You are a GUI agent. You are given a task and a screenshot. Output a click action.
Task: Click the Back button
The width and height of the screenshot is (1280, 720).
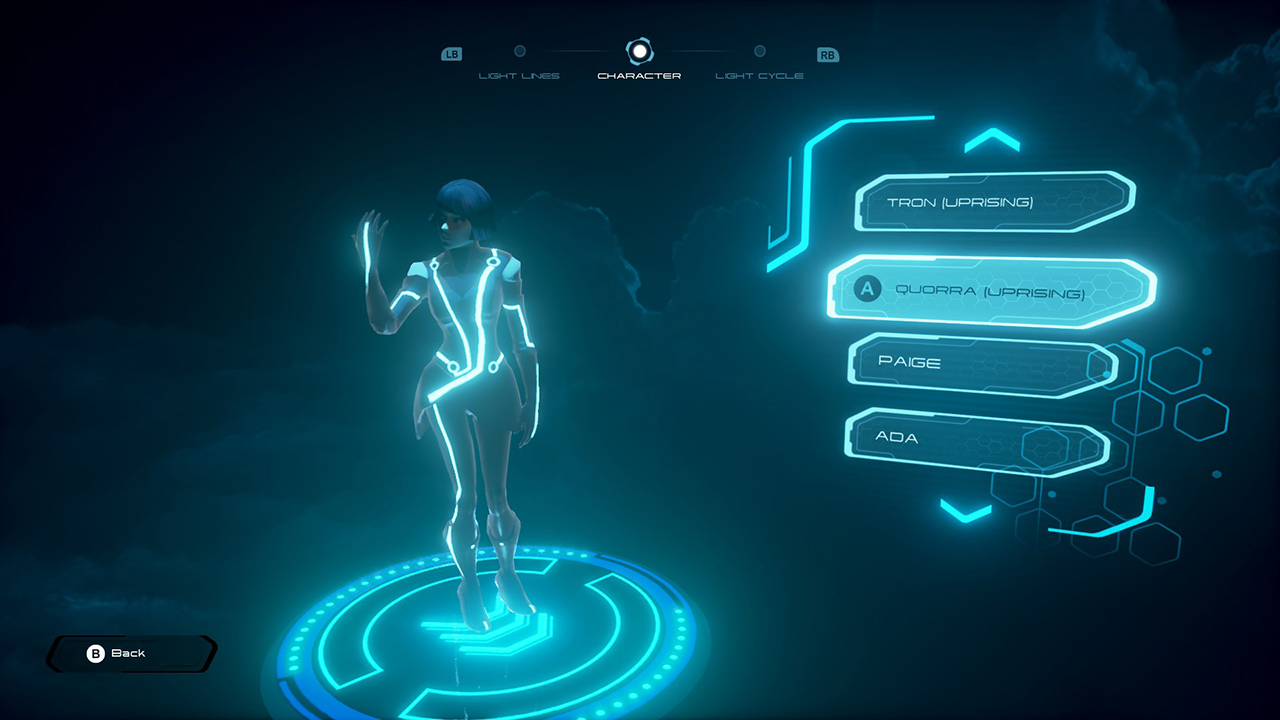click(130, 653)
